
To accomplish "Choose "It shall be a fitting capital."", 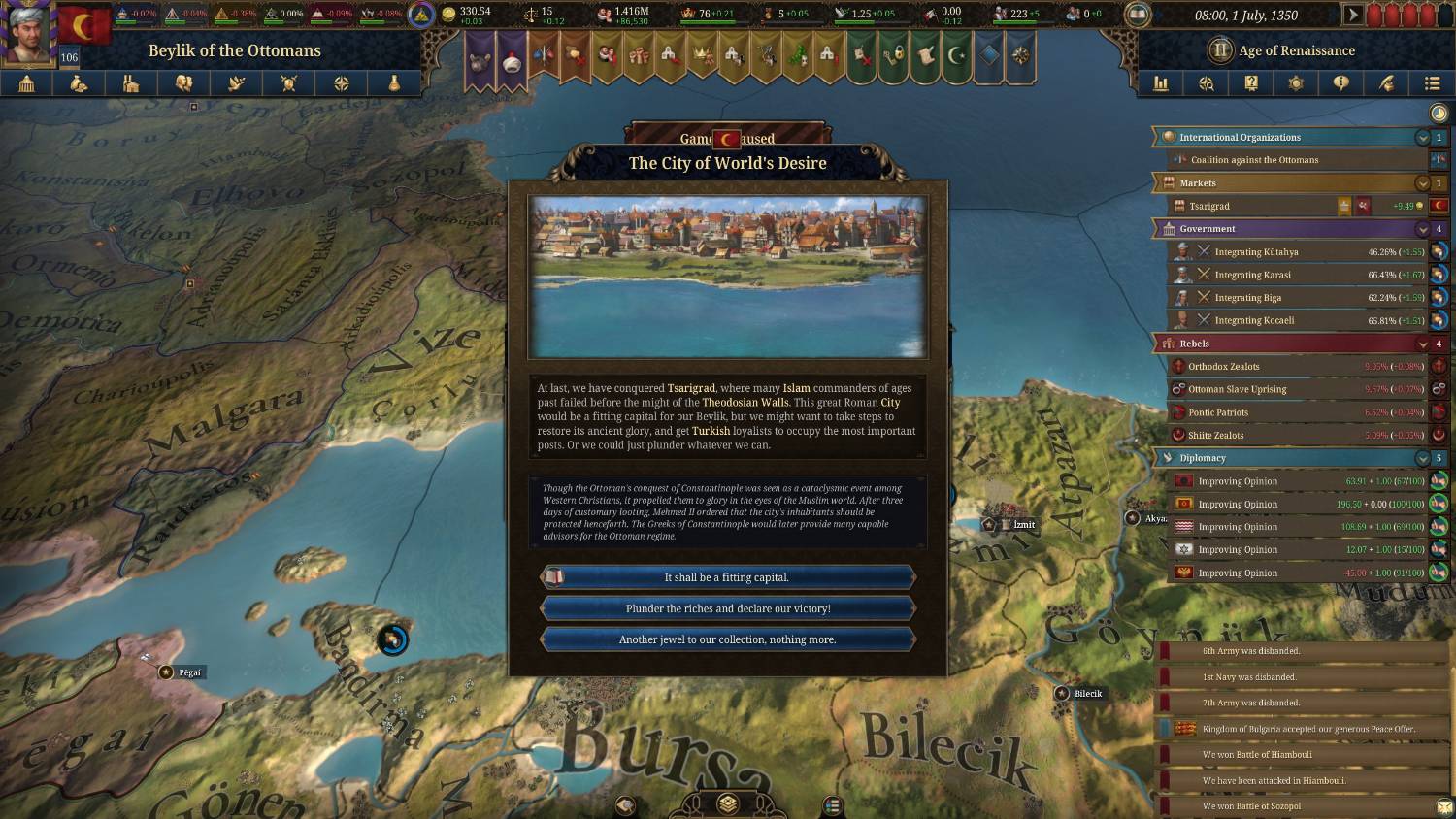I will (727, 577).
